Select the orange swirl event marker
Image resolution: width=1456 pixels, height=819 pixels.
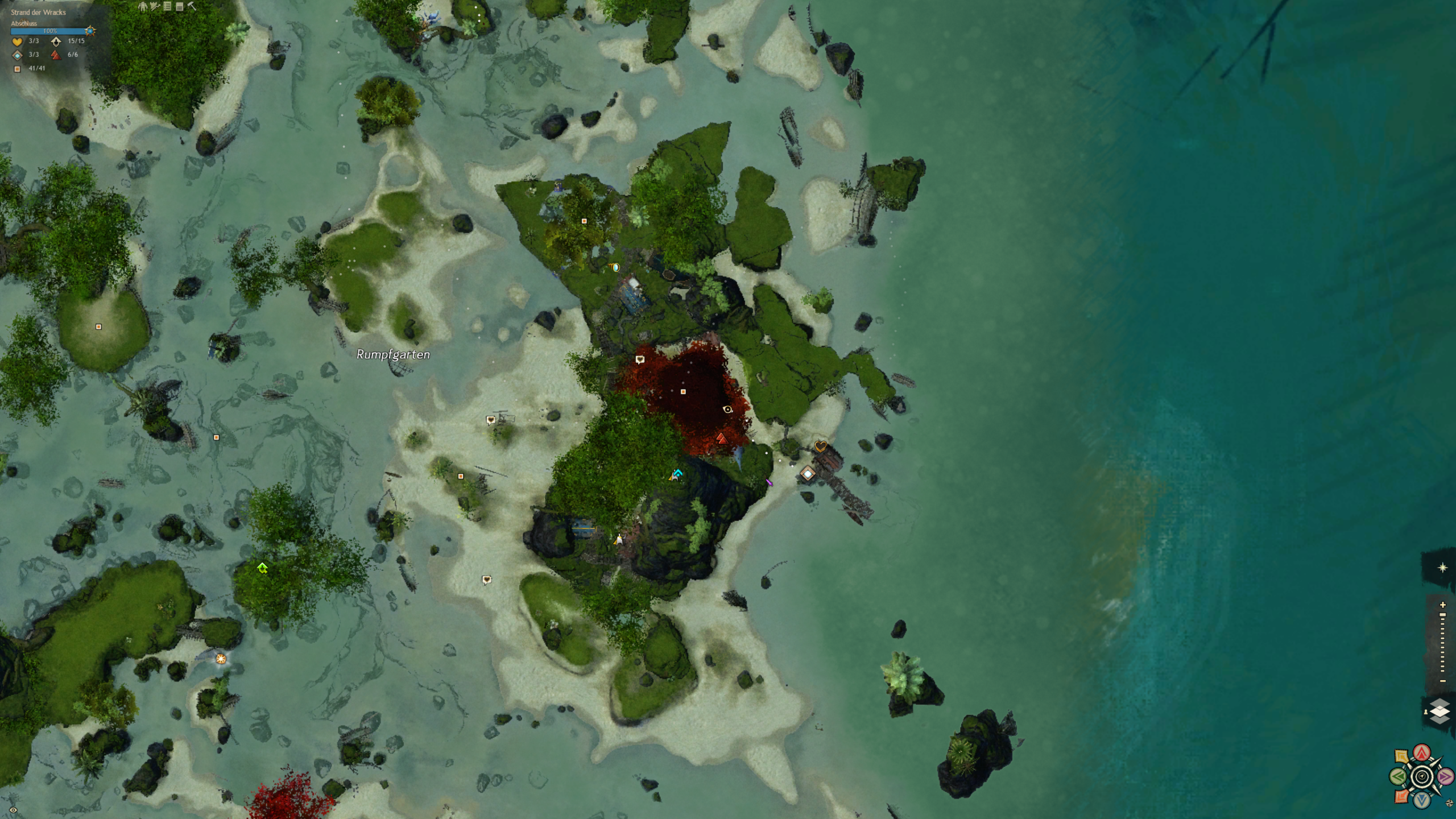tap(221, 659)
